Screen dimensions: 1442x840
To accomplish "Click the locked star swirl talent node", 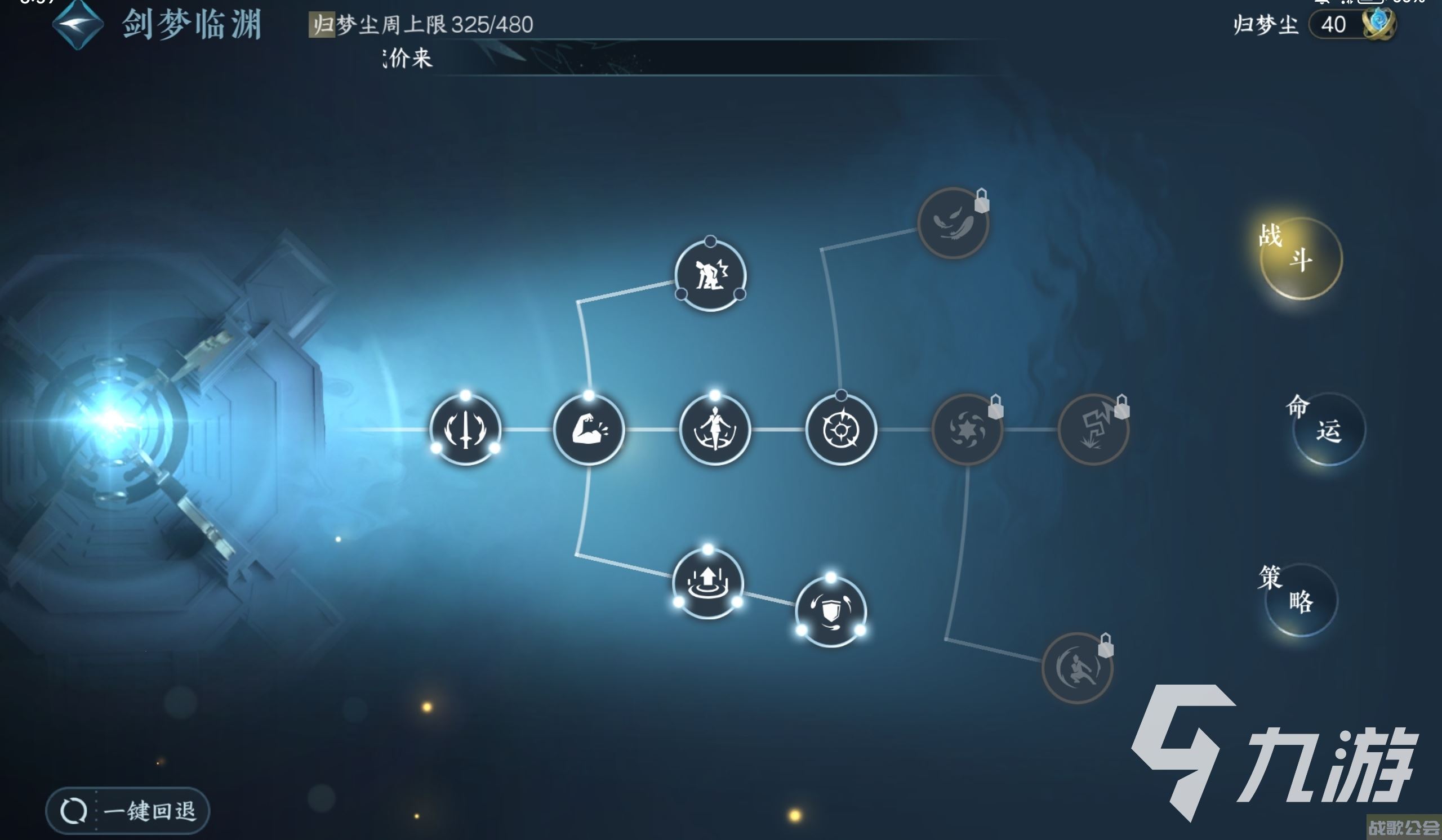I will [967, 430].
